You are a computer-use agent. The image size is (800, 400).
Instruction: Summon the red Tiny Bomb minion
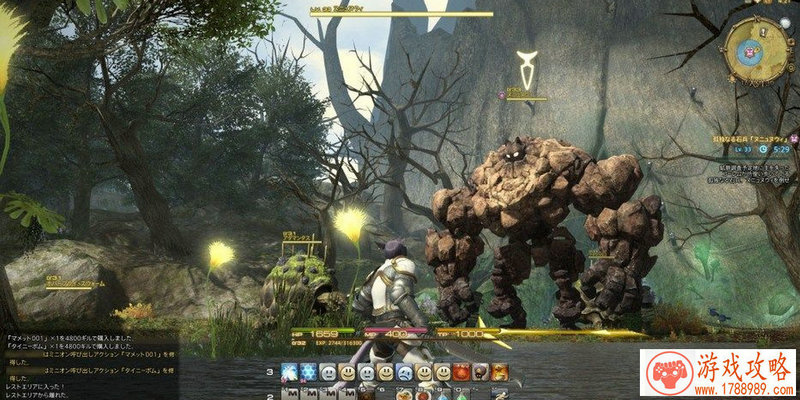point(461,373)
